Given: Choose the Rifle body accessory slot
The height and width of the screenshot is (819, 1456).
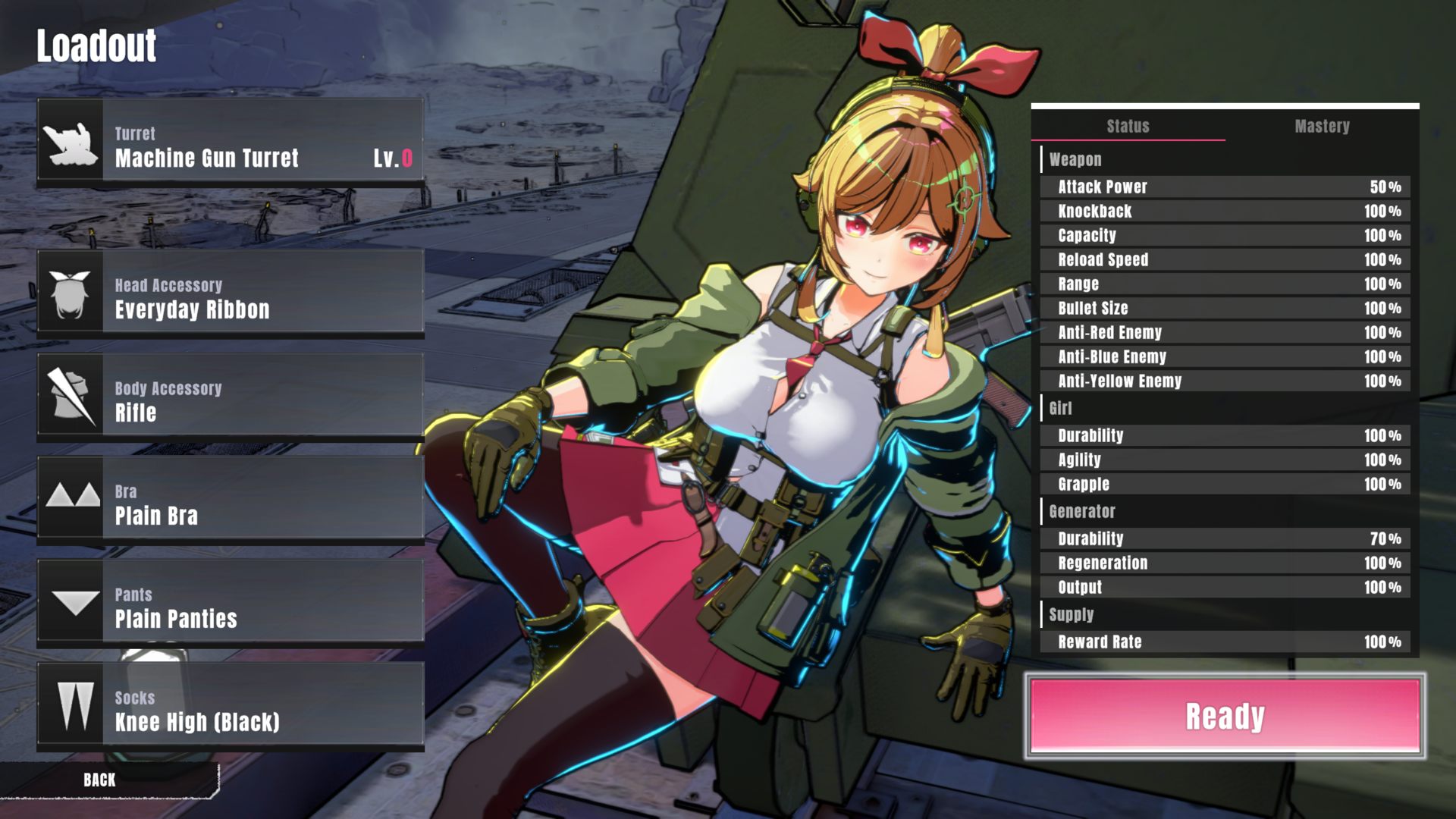Looking at the screenshot, I should click(x=231, y=397).
